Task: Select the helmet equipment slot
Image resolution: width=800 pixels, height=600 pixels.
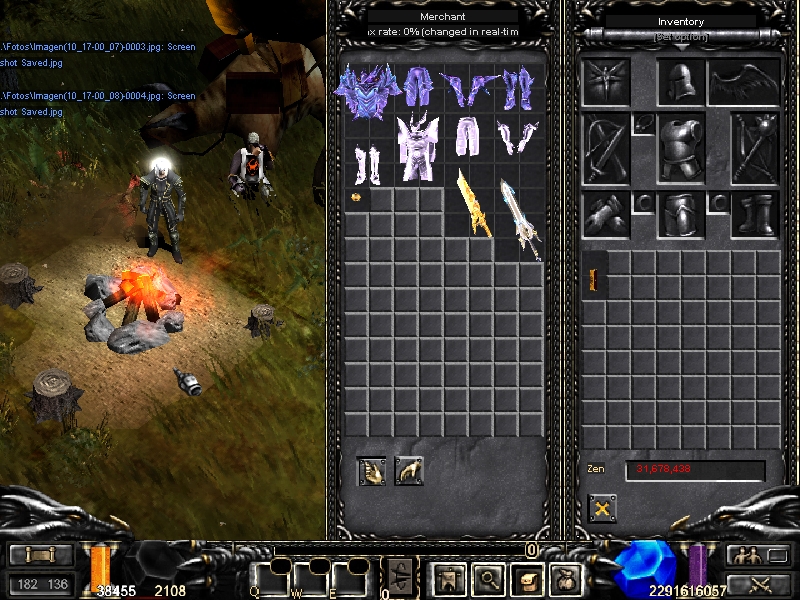Action: point(681,83)
